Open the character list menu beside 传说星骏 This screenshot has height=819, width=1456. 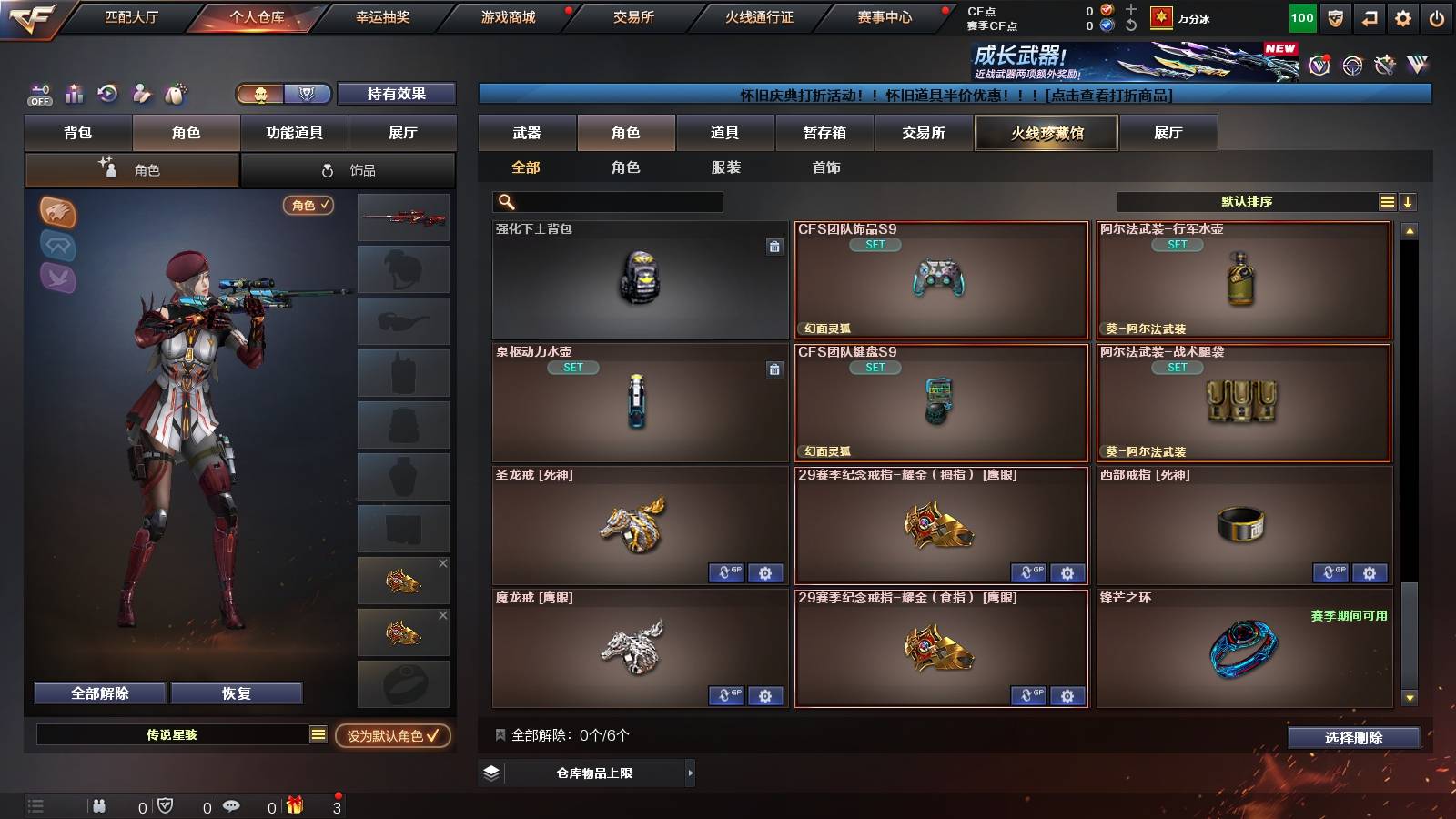click(318, 733)
